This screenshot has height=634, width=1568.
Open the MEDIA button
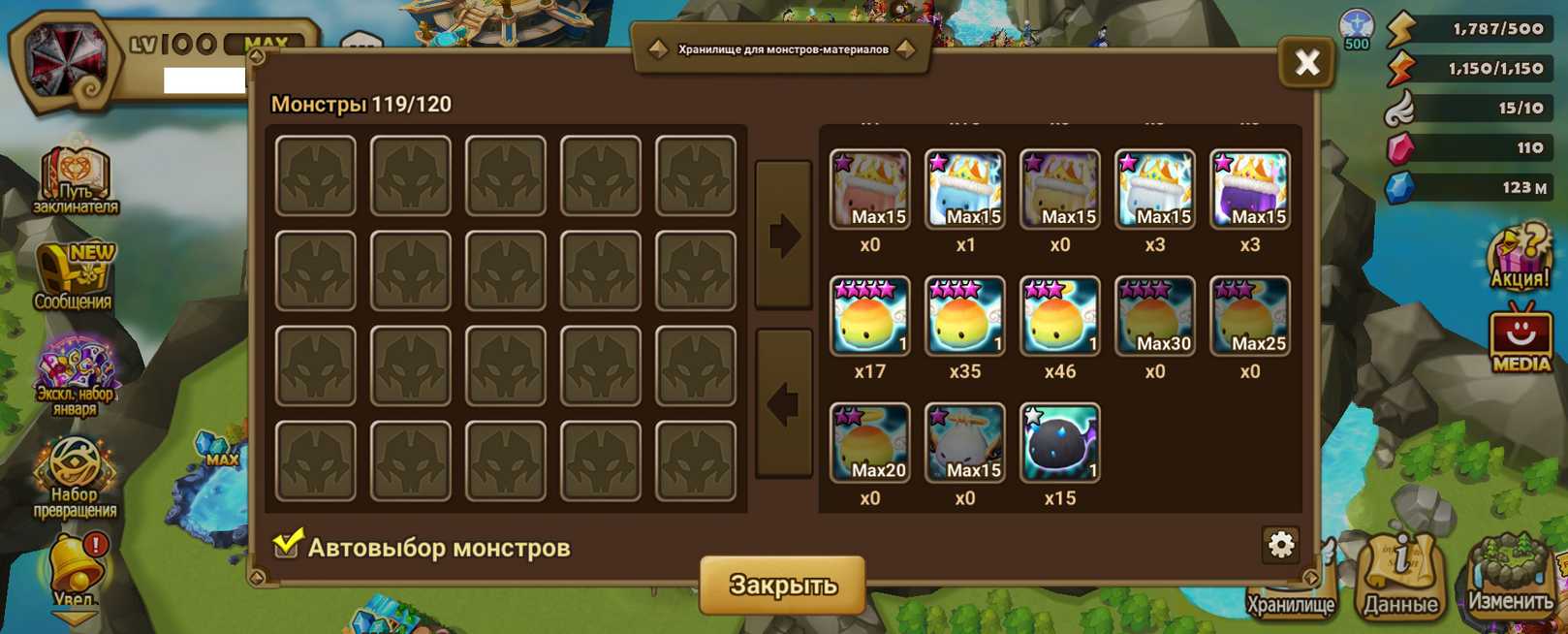(1520, 339)
